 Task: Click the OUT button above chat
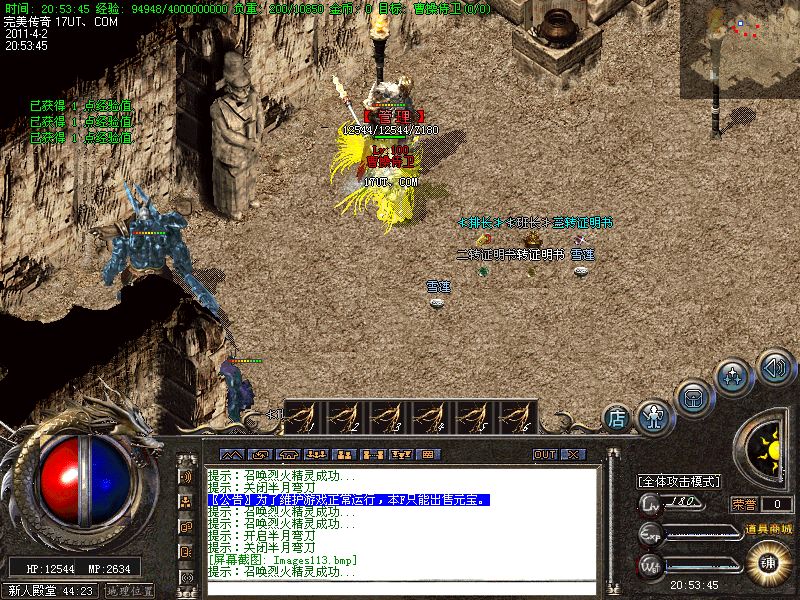[x=544, y=454]
